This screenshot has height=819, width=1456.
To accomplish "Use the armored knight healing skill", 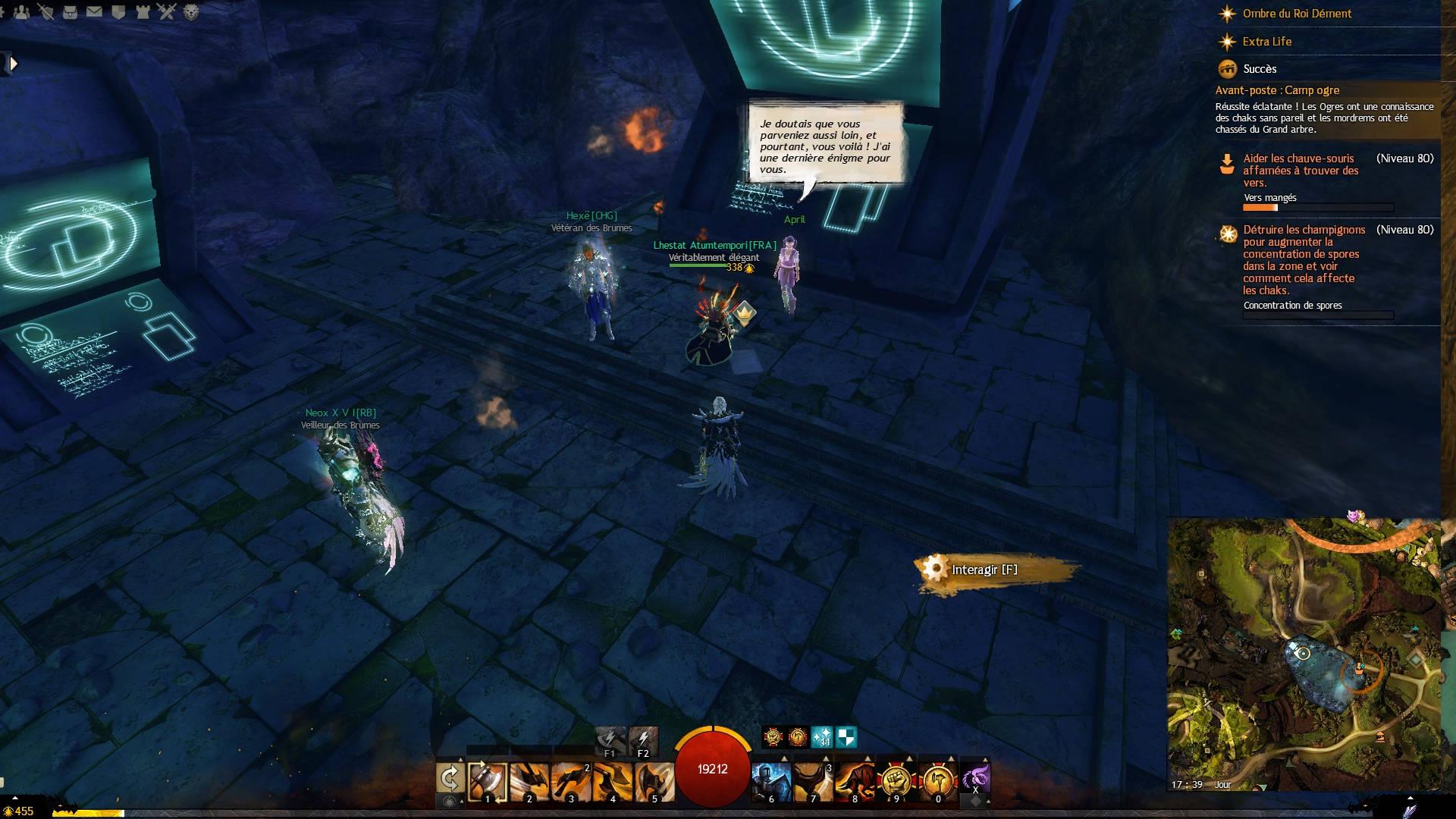I will point(771,781).
